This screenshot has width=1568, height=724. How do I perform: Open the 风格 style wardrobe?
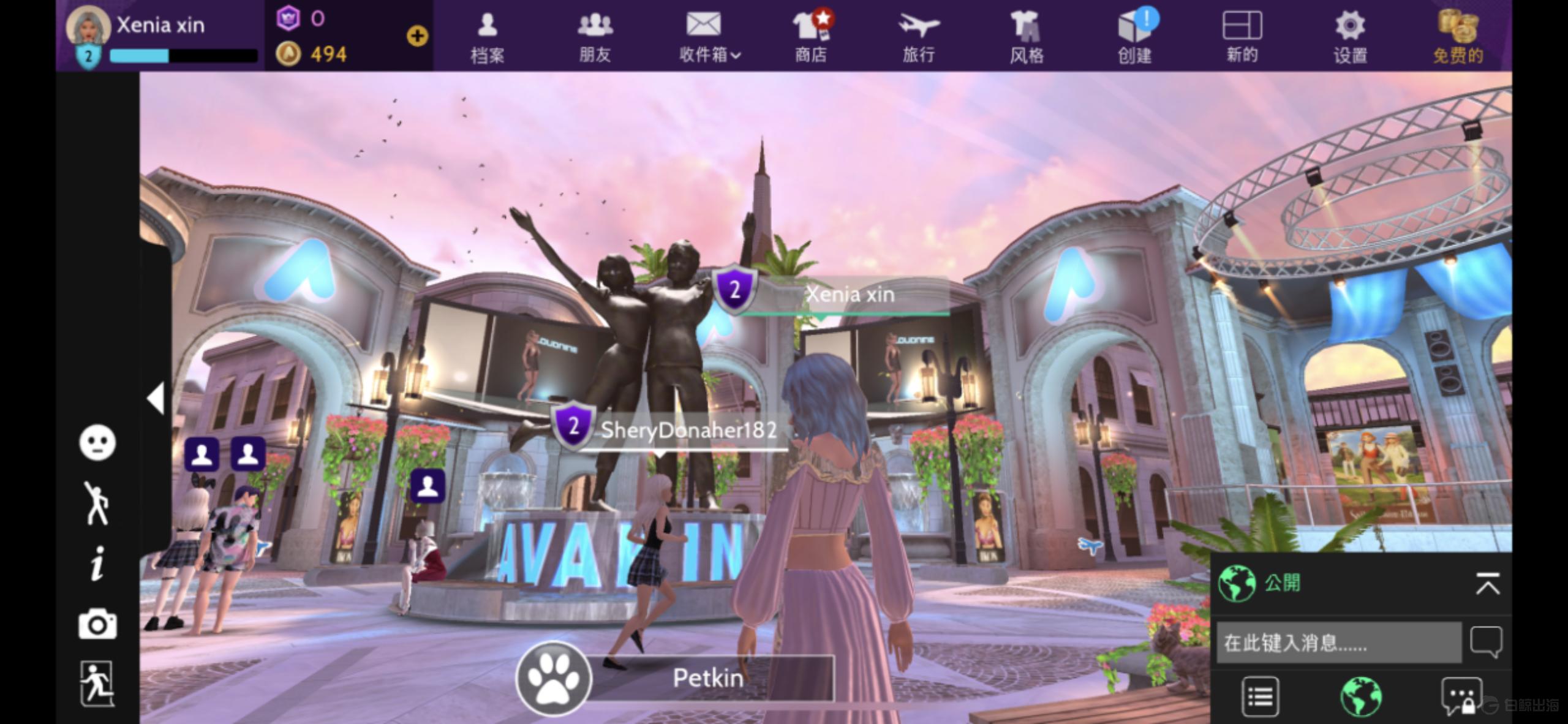point(1027,37)
